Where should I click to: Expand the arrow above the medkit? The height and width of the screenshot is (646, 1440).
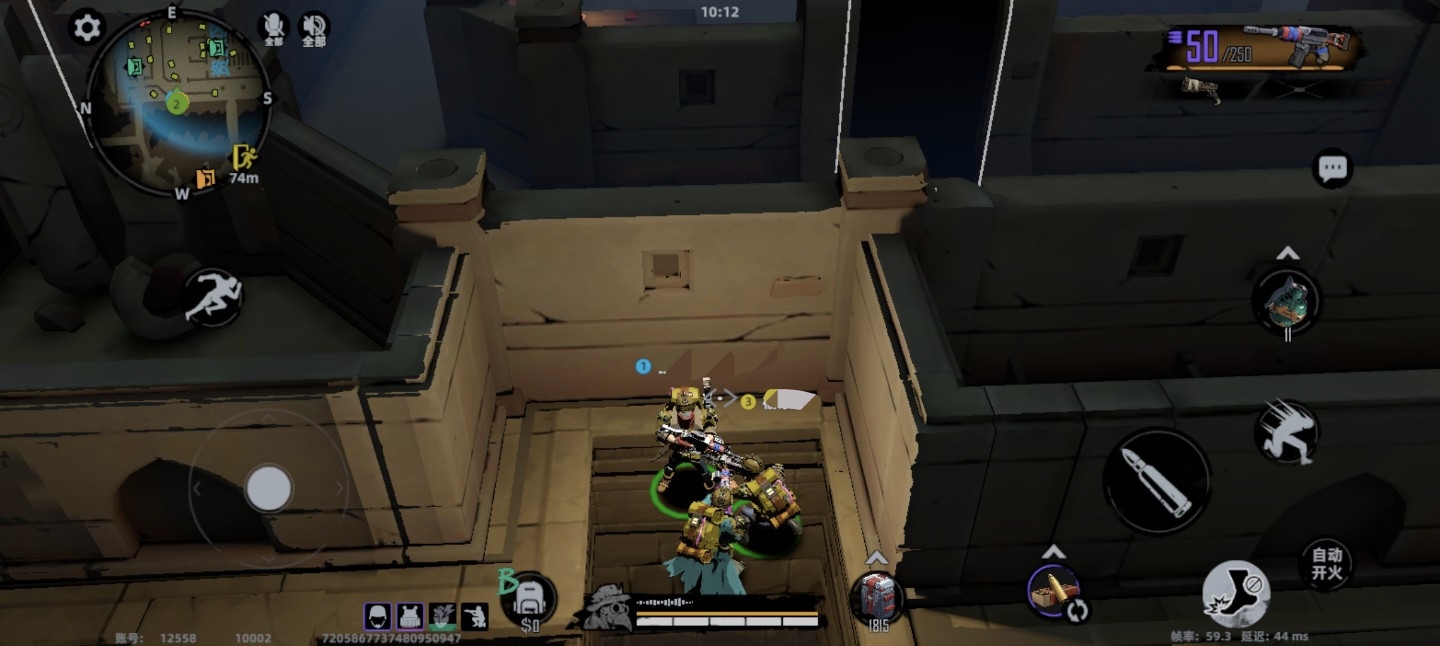click(877, 557)
